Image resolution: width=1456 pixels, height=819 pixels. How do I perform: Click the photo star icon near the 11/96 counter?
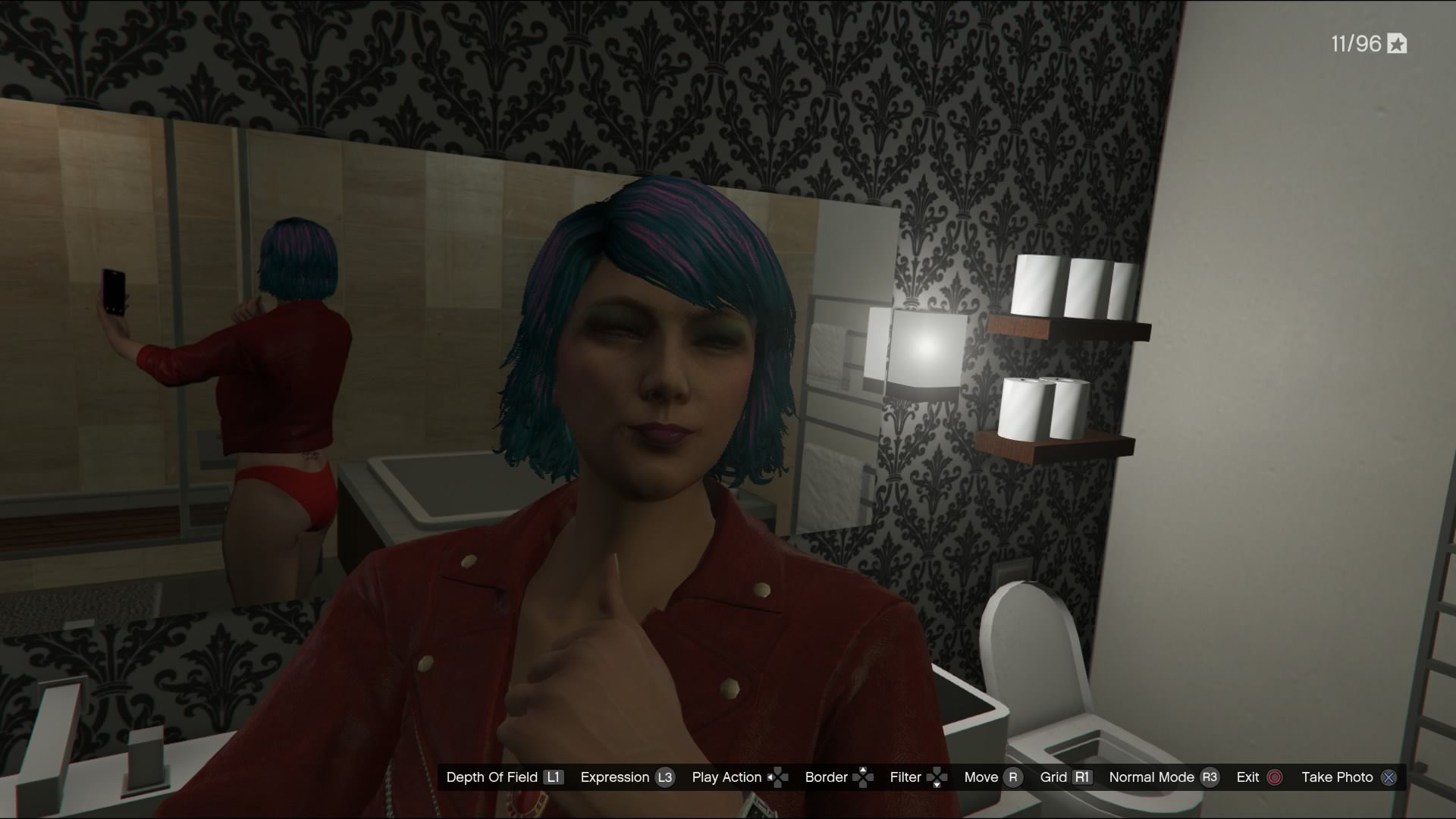click(1396, 44)
